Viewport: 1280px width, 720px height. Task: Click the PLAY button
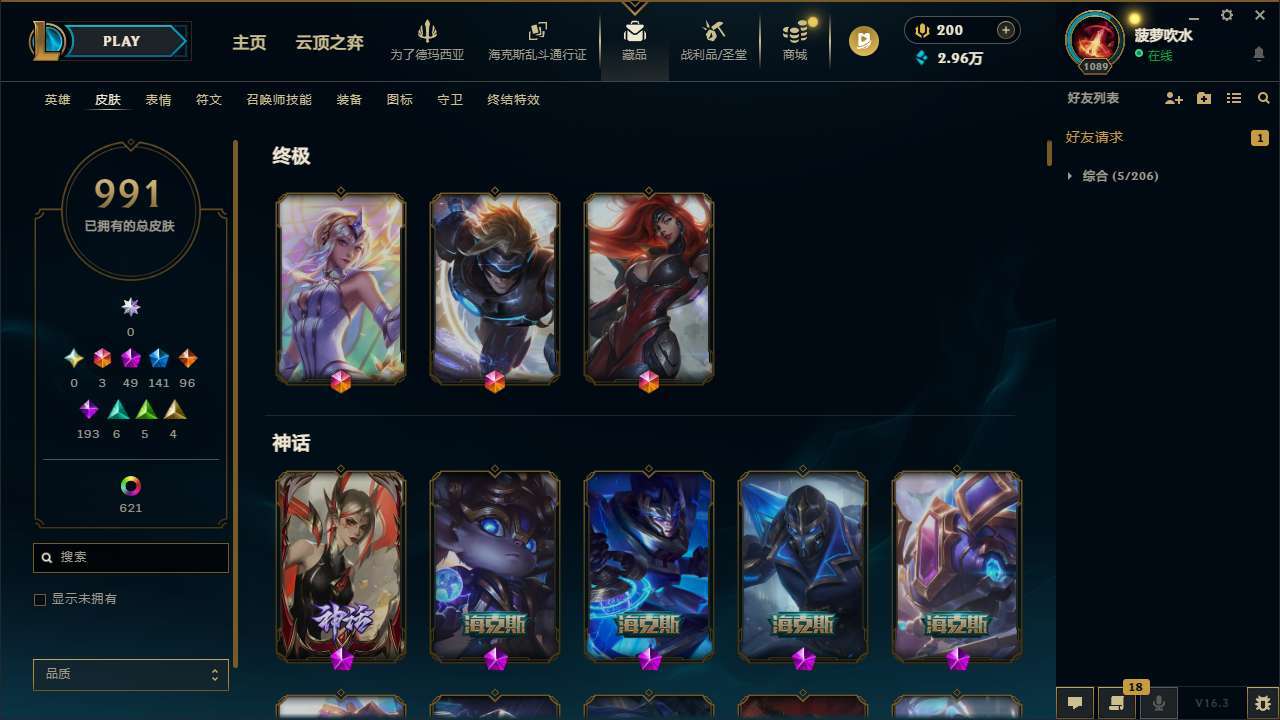pyautogui.click(x=121, y=41)
